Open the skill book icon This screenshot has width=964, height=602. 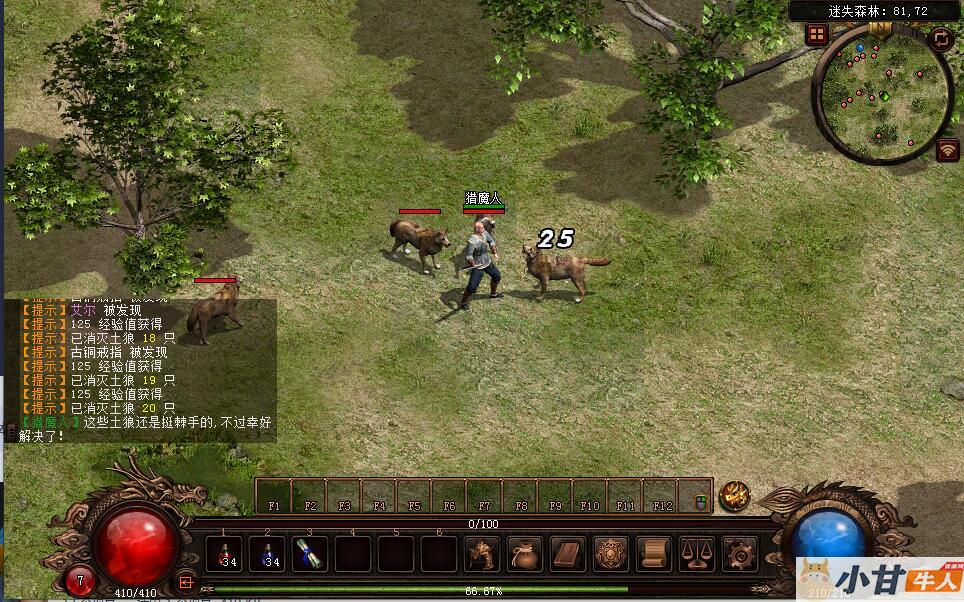568,554
